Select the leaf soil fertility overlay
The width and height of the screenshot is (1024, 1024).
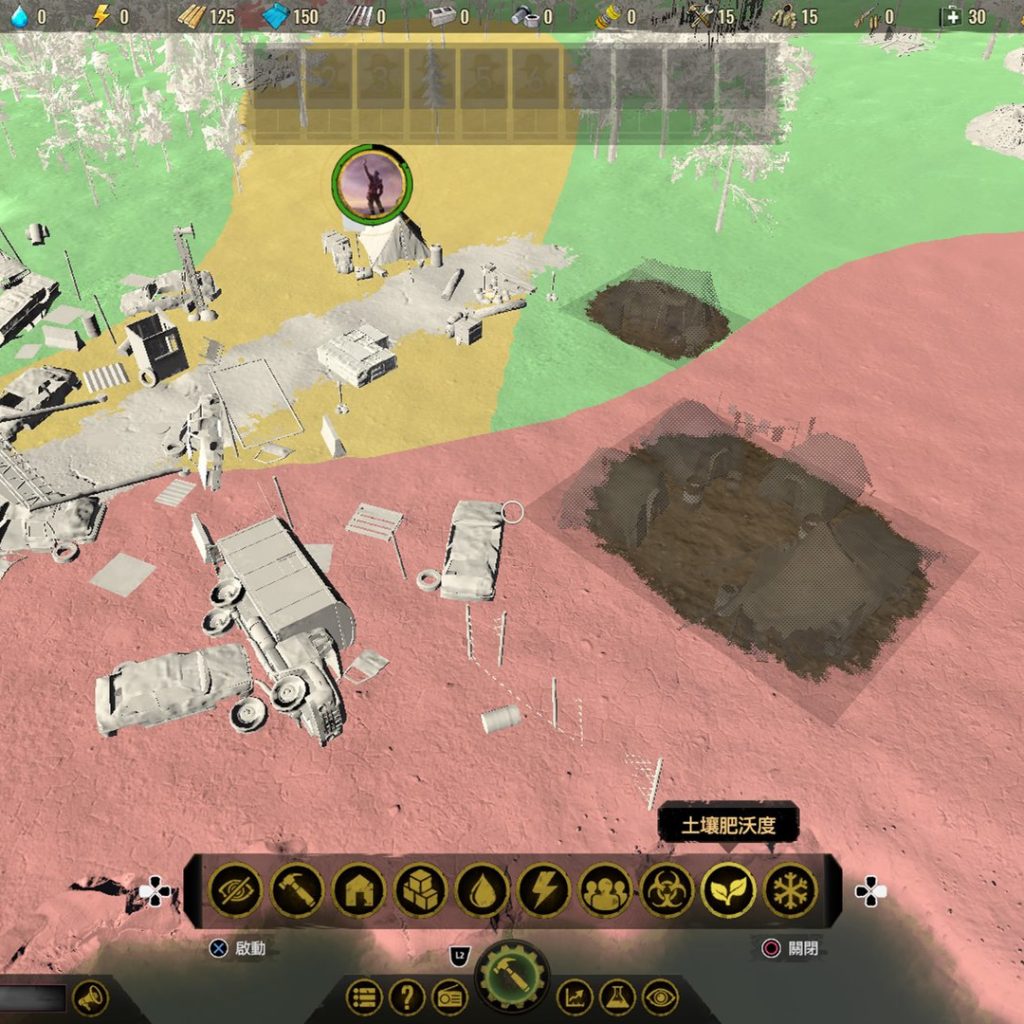point(728,890)
